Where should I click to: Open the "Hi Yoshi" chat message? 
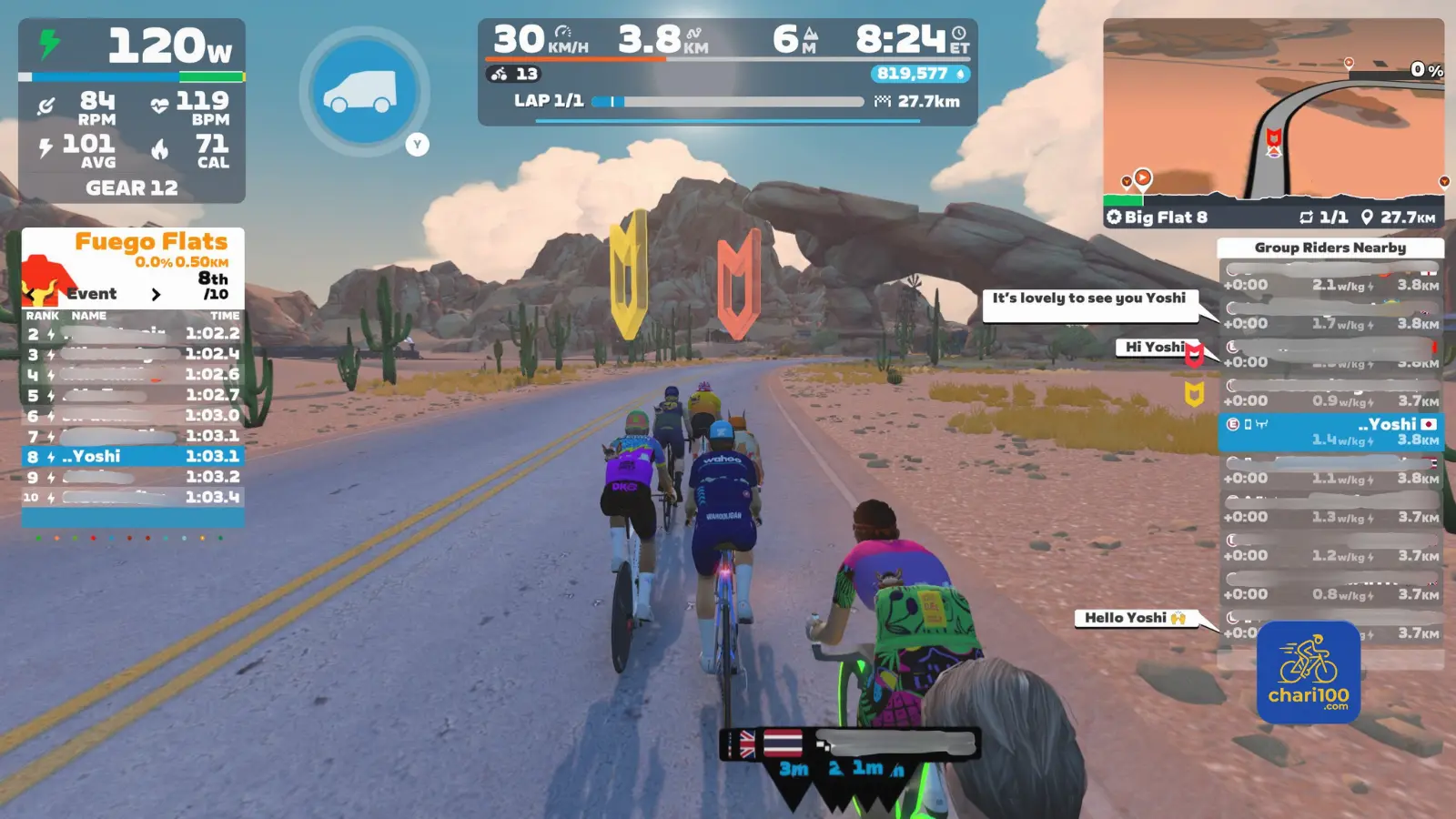click(1154, 347)
